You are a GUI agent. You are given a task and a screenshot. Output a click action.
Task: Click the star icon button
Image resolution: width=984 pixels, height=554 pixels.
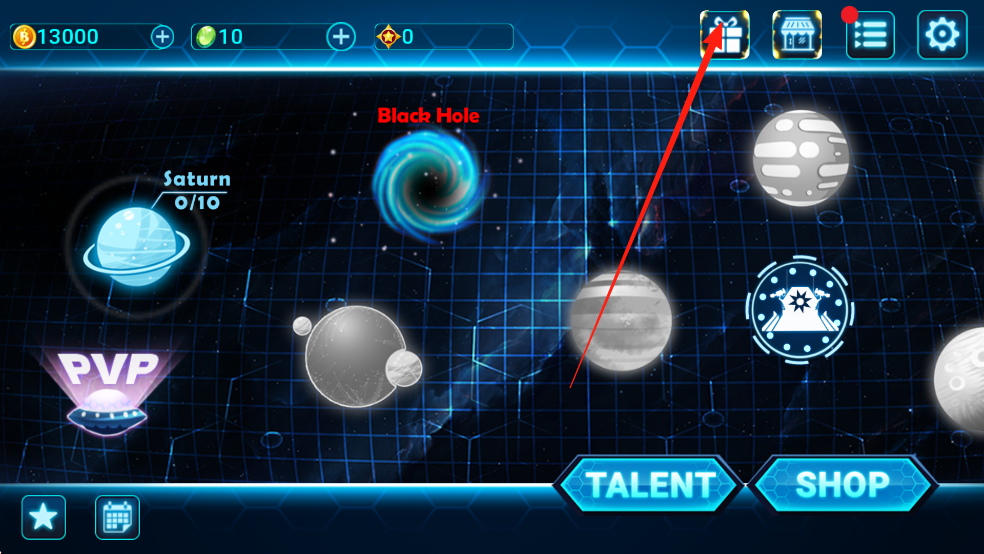coord(44,517)
